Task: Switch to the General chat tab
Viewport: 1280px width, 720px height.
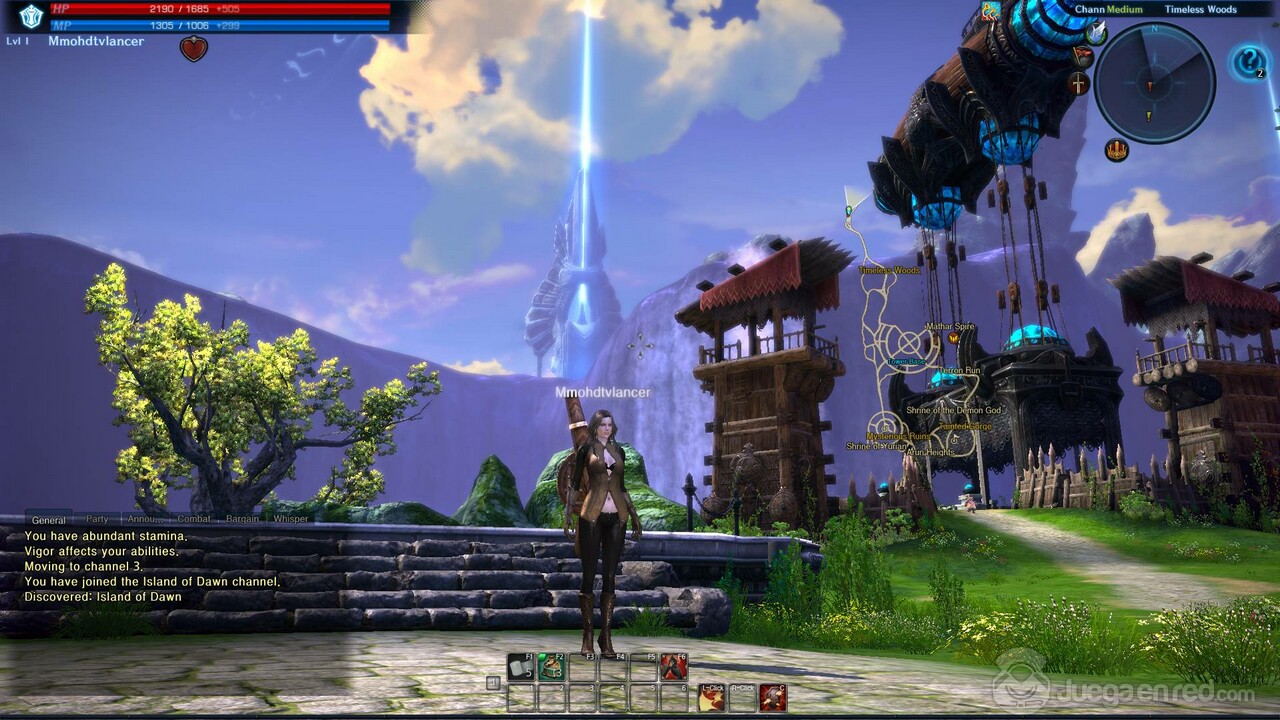Action: point(48,519)
